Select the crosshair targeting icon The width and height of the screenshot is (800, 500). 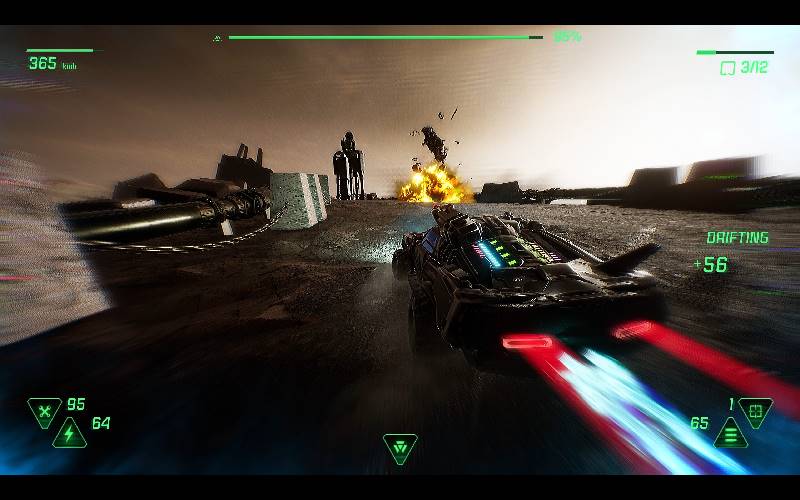pos(755,410)
